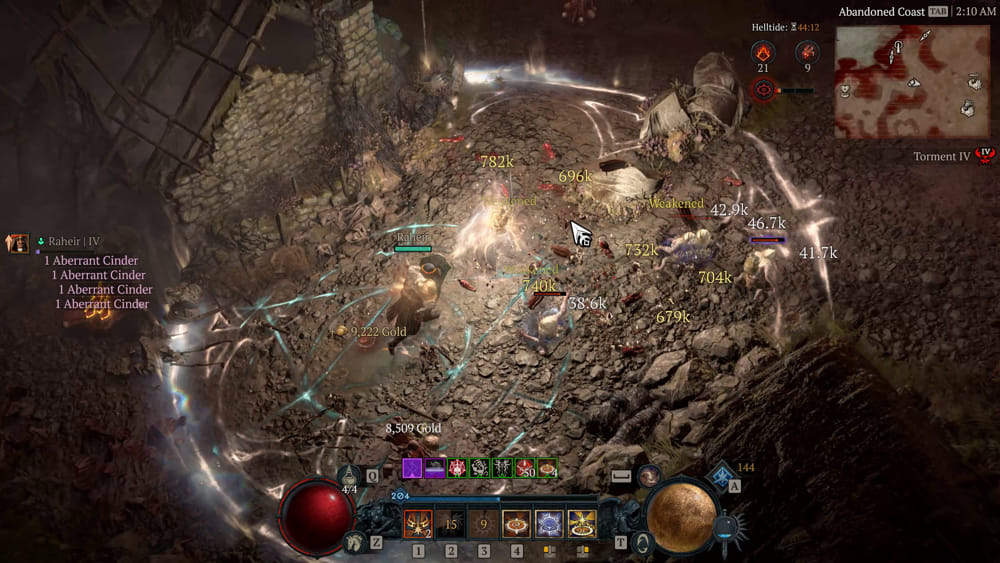Activate the yellow radiant circle skill
The height and width of the screenshot is (563, 1000).
[x=582, y=523]
